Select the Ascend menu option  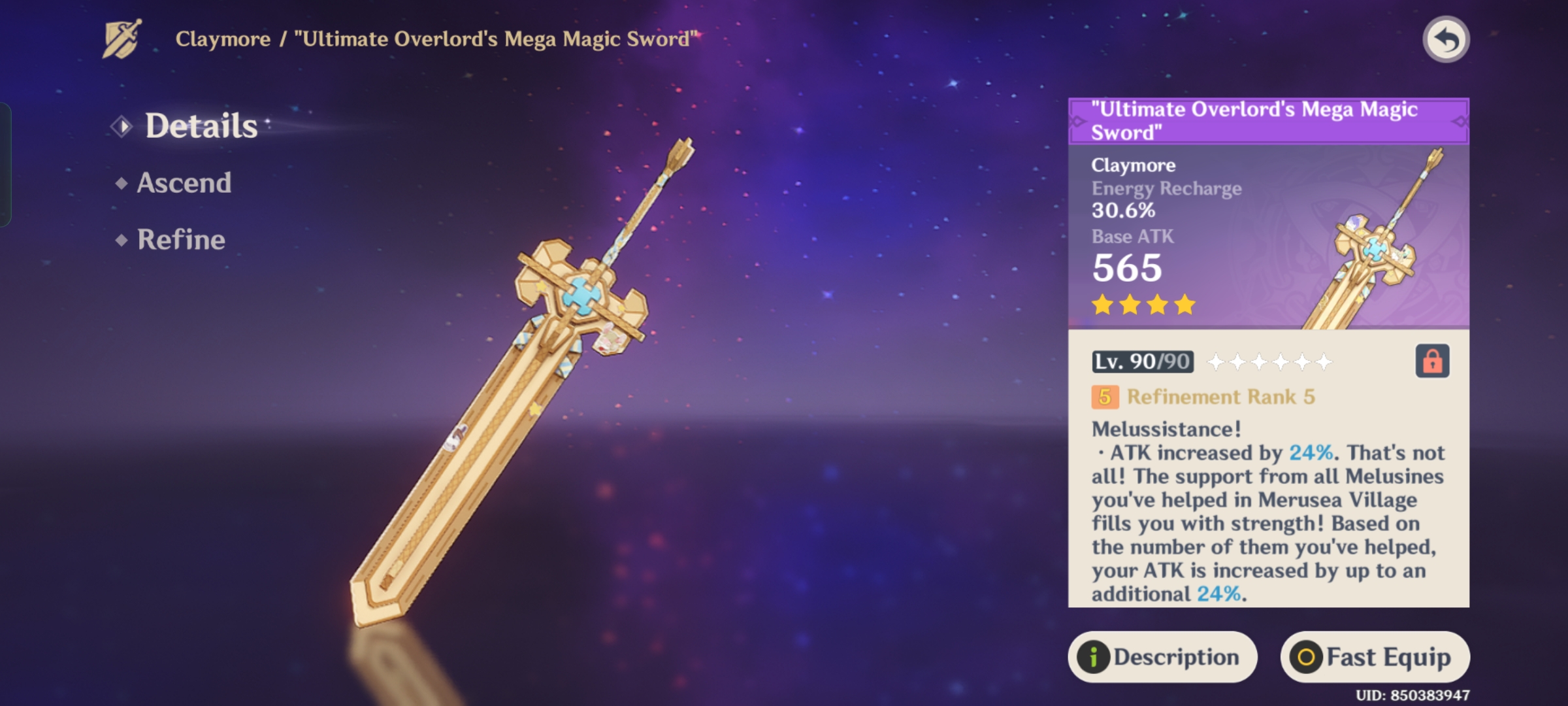pyautogui.click(x=185, y=183)
